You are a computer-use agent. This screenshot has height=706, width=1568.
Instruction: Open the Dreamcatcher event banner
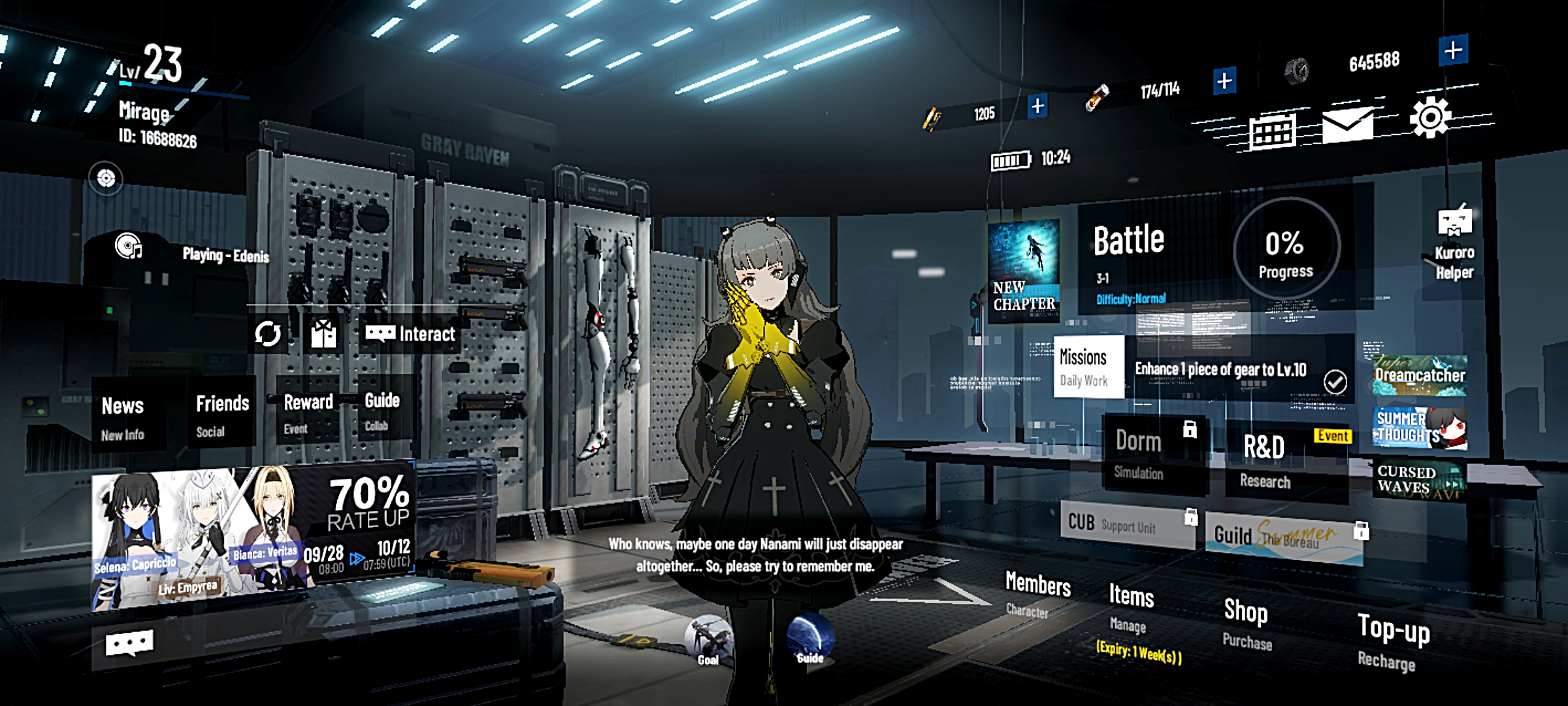(x=1419, y=376)
